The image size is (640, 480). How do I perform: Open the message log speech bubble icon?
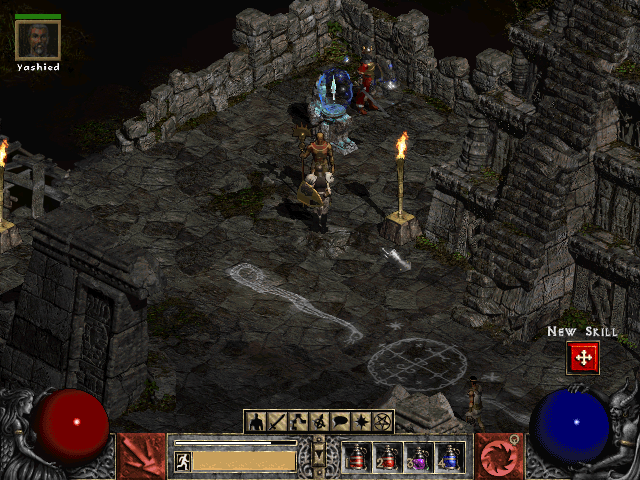[x=341, y=422]
